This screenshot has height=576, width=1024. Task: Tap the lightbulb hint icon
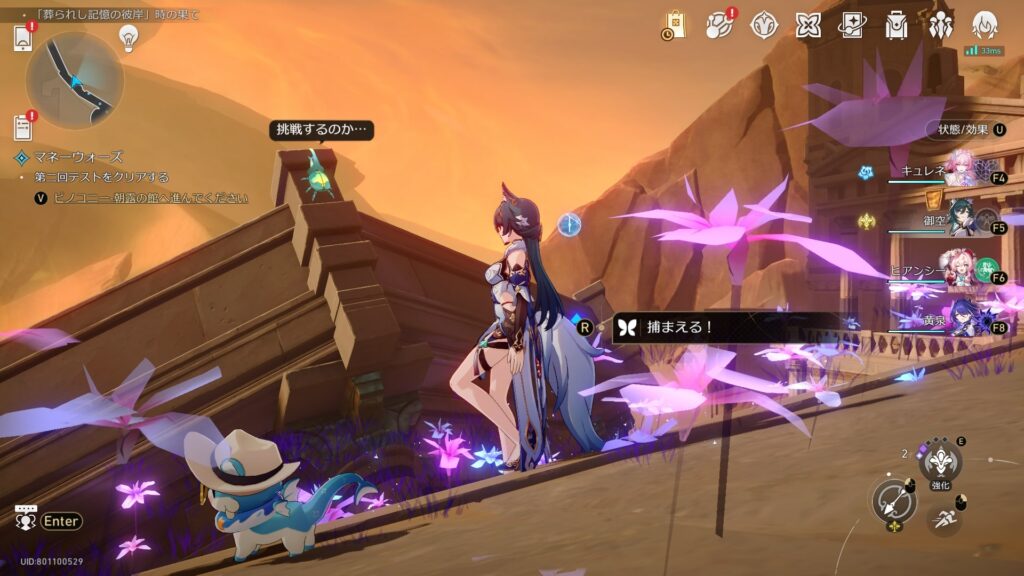(x=128, y=37)
